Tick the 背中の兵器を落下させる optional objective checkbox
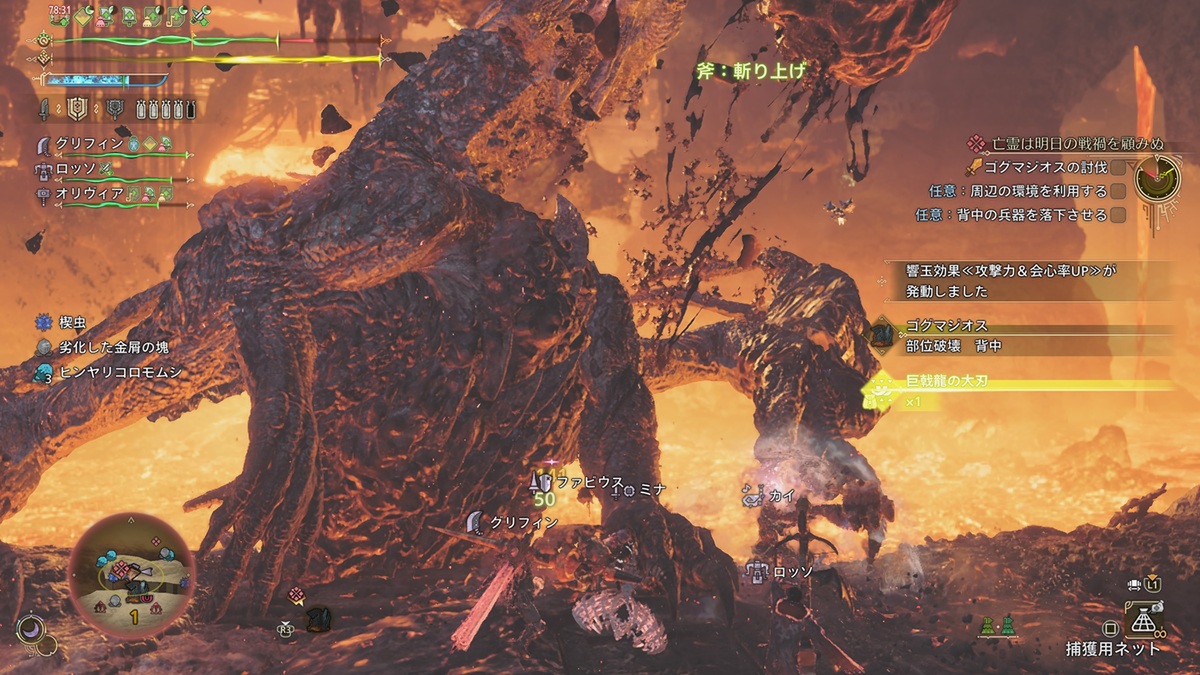 tap(1118, 214)
